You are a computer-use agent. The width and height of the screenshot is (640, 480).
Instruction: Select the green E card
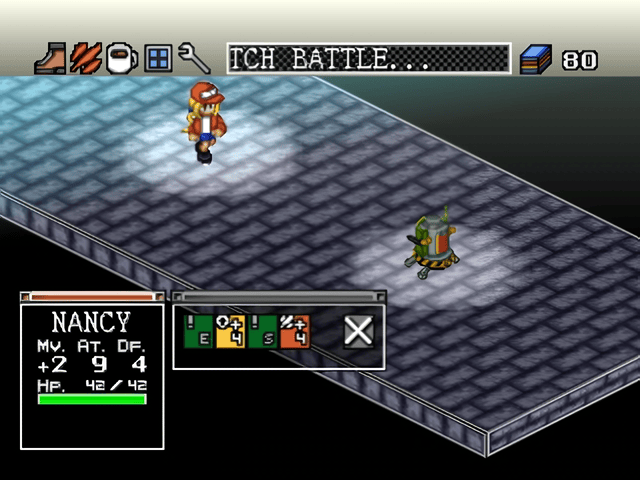click(x=198, y=331)
